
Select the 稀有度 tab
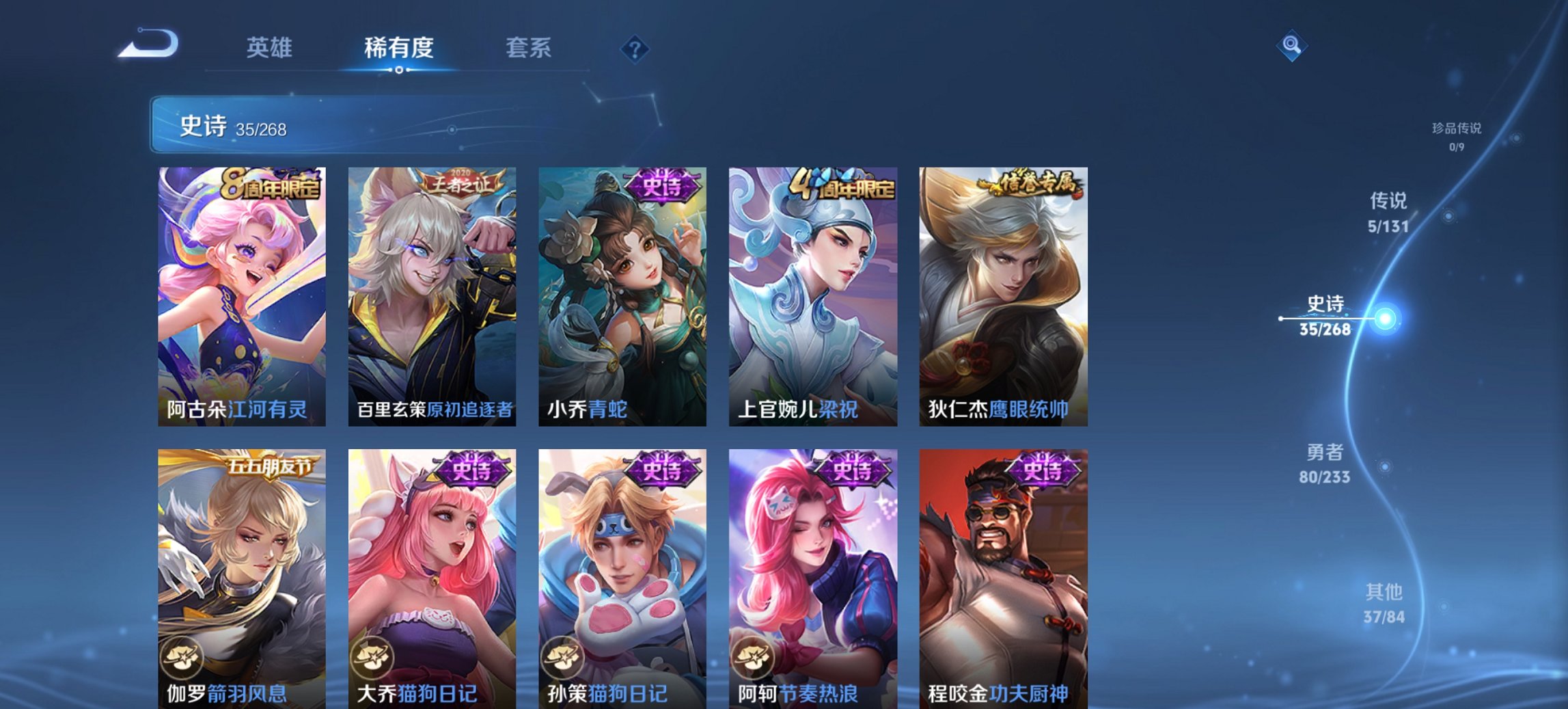399,48
